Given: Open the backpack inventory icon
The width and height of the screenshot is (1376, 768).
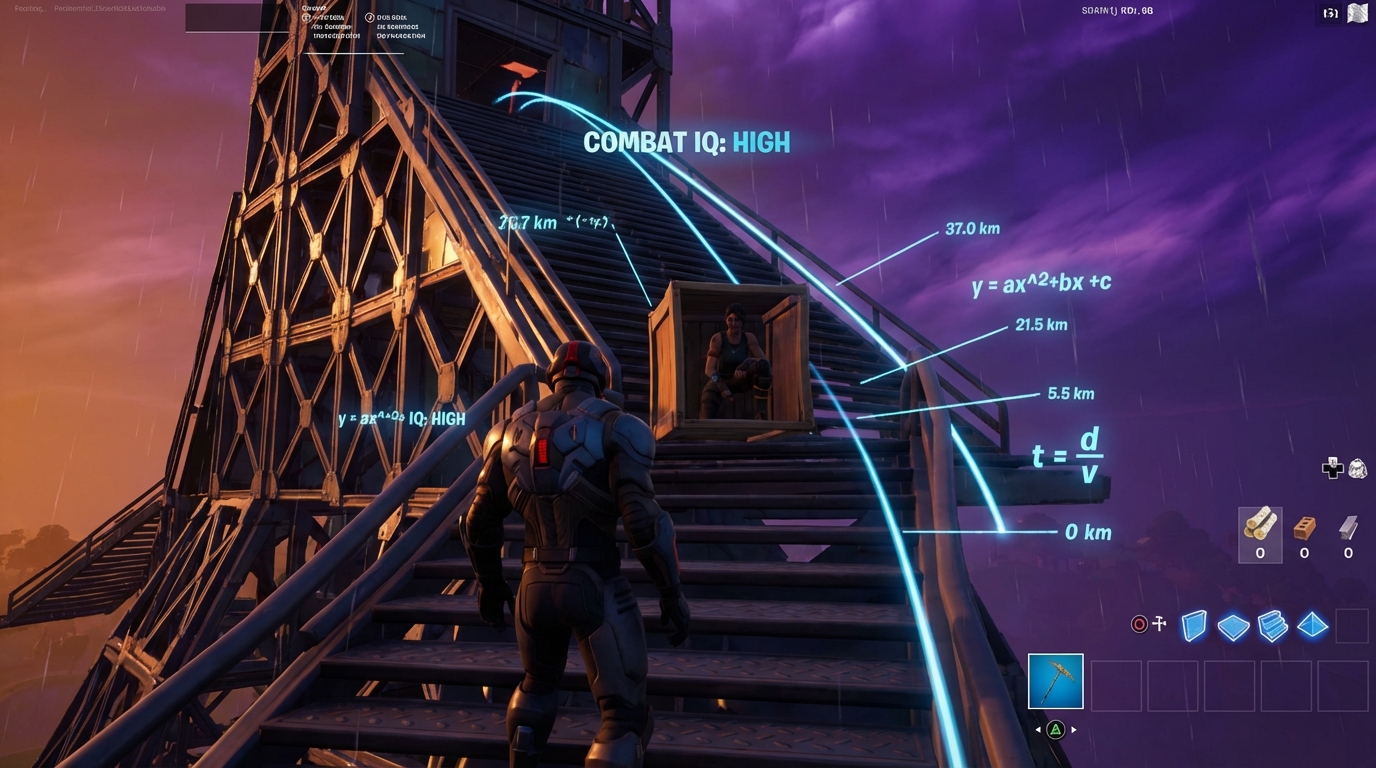Looking at the screenshot, I should tap(1357, 468).
